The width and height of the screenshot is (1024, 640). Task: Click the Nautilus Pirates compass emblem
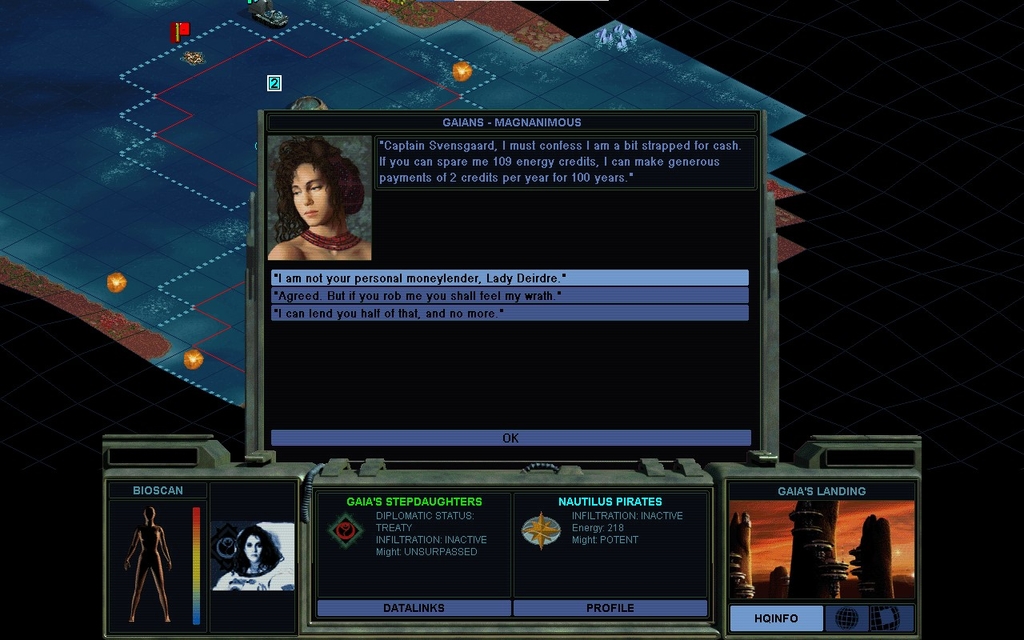coord(541,530)
